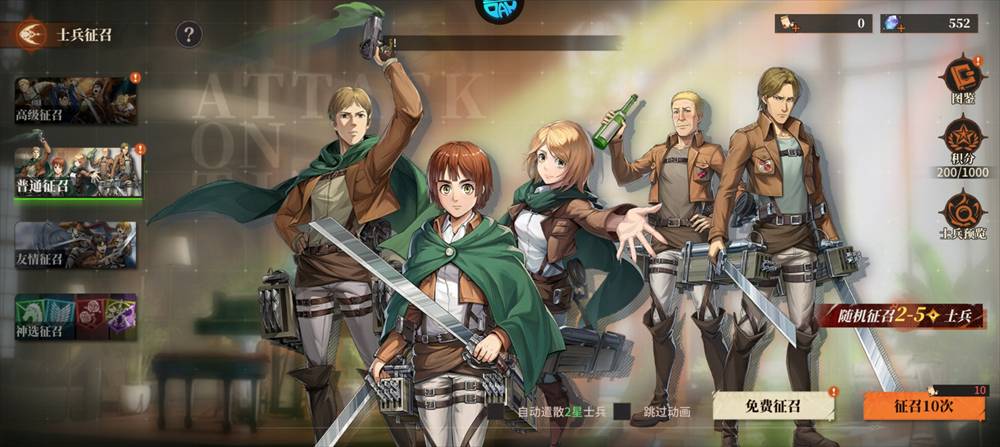The width and height of the screenshot is (1000, 447).
Task: Open the 积分 points reward icon
Action: pos(963,147)
